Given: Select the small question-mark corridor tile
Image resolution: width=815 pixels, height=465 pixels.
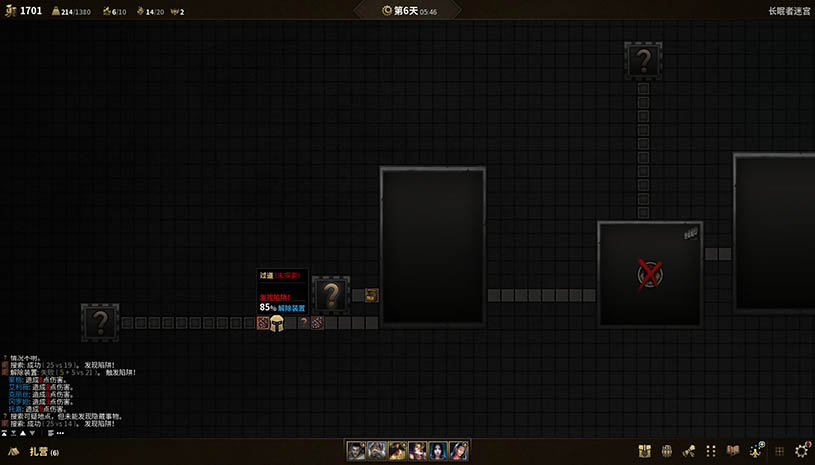Looking at the screenshot, I should click(x=303, y=323).
